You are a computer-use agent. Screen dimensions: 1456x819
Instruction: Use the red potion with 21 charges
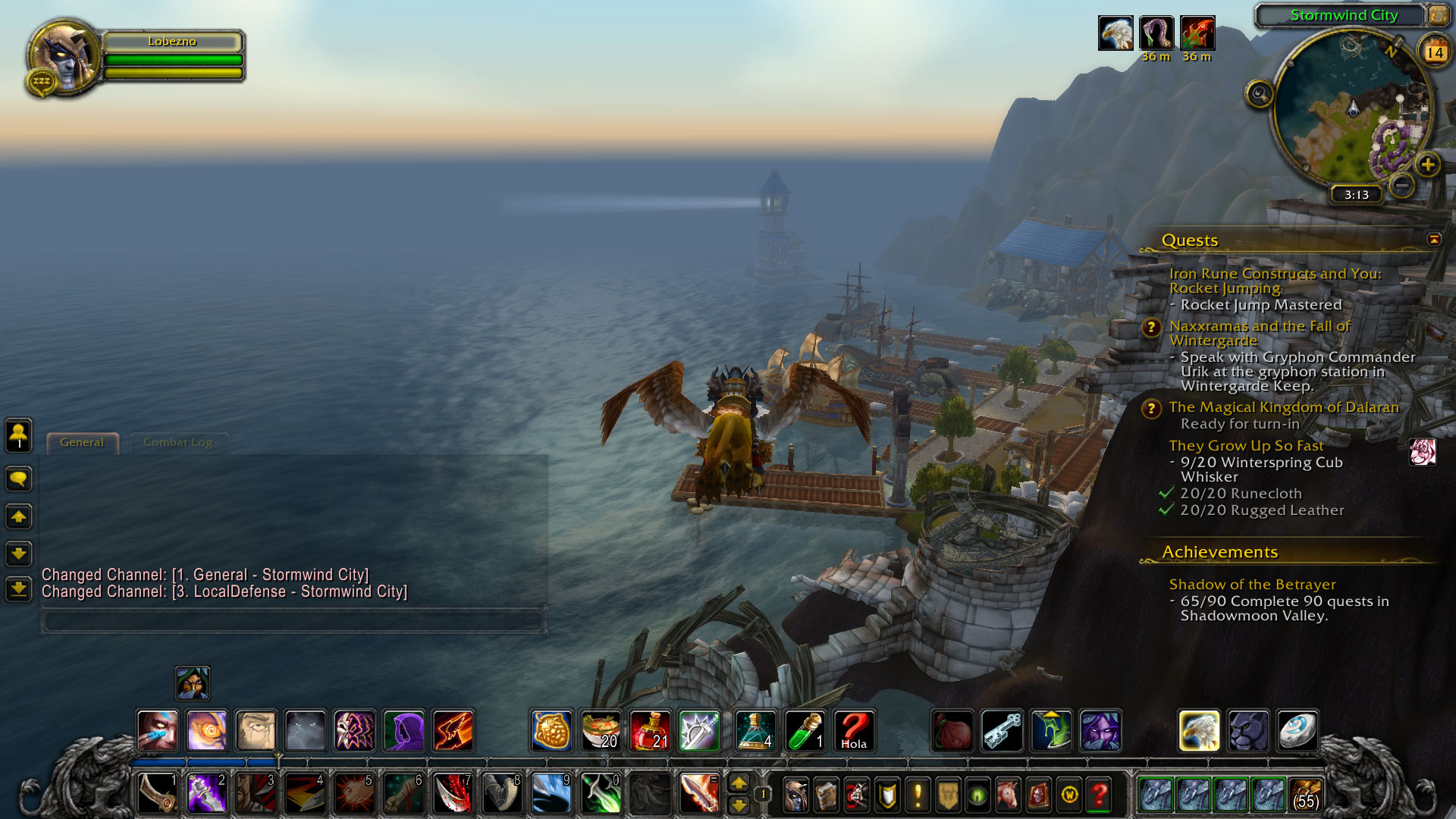pyautogui.click(x=650, y=731)
